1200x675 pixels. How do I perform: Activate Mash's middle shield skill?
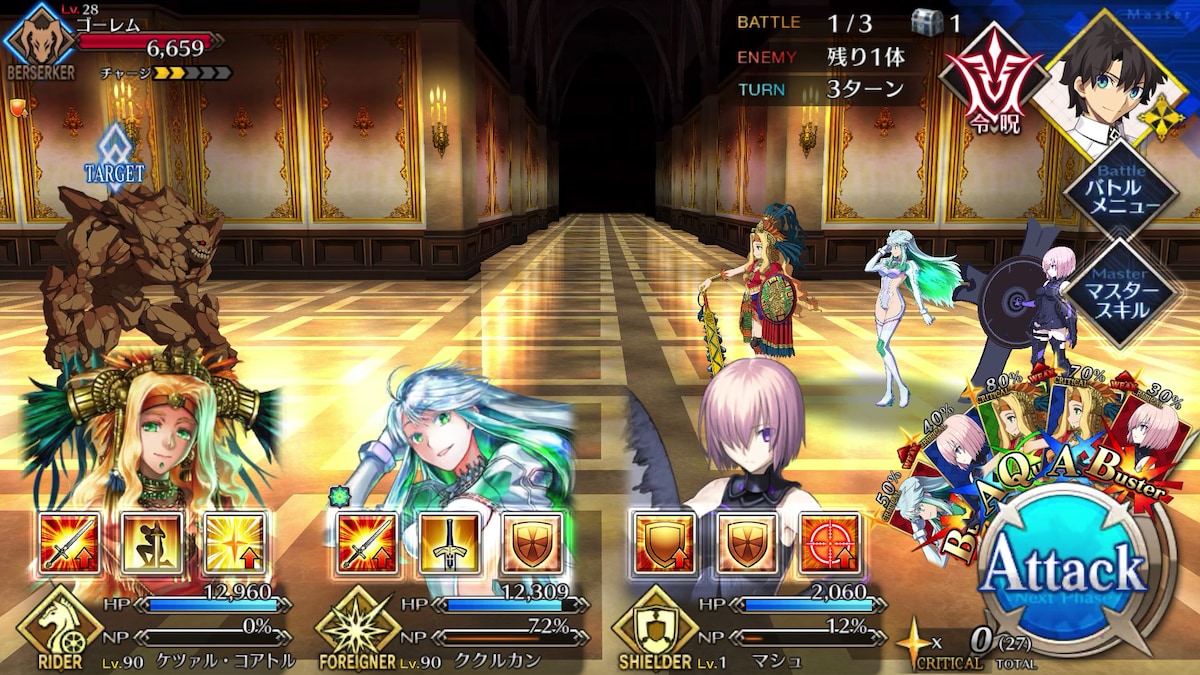click(x=747, y=545)
